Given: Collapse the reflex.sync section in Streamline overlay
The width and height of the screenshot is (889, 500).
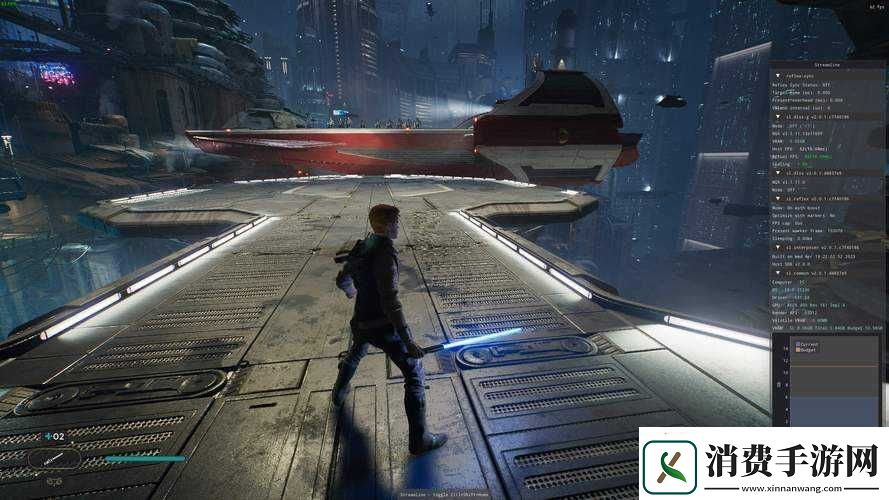Looking at the screenshot, I should (778, 73).
